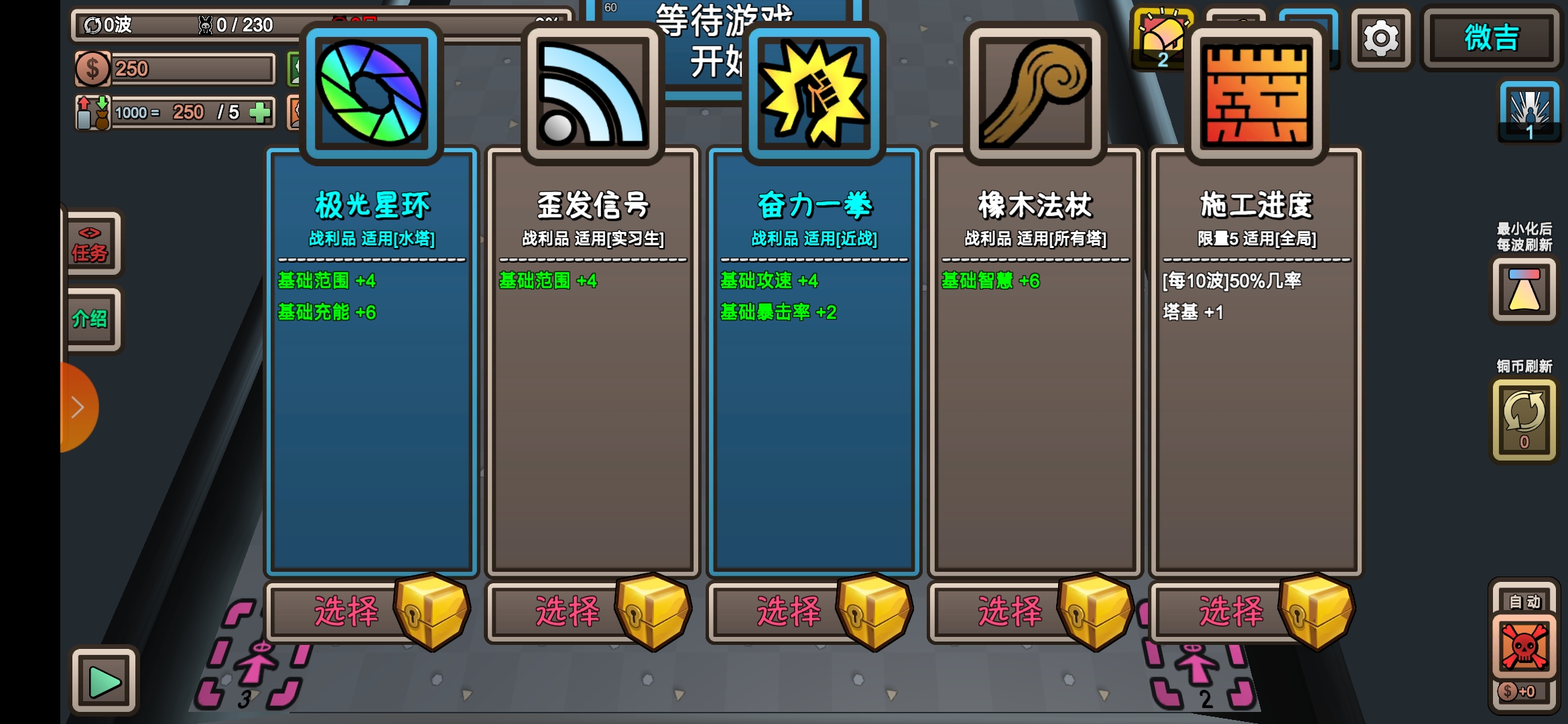Click the fist icon above 奋力一拳
This screenshot has height=724, width=1568.
(x=813, y=94)
